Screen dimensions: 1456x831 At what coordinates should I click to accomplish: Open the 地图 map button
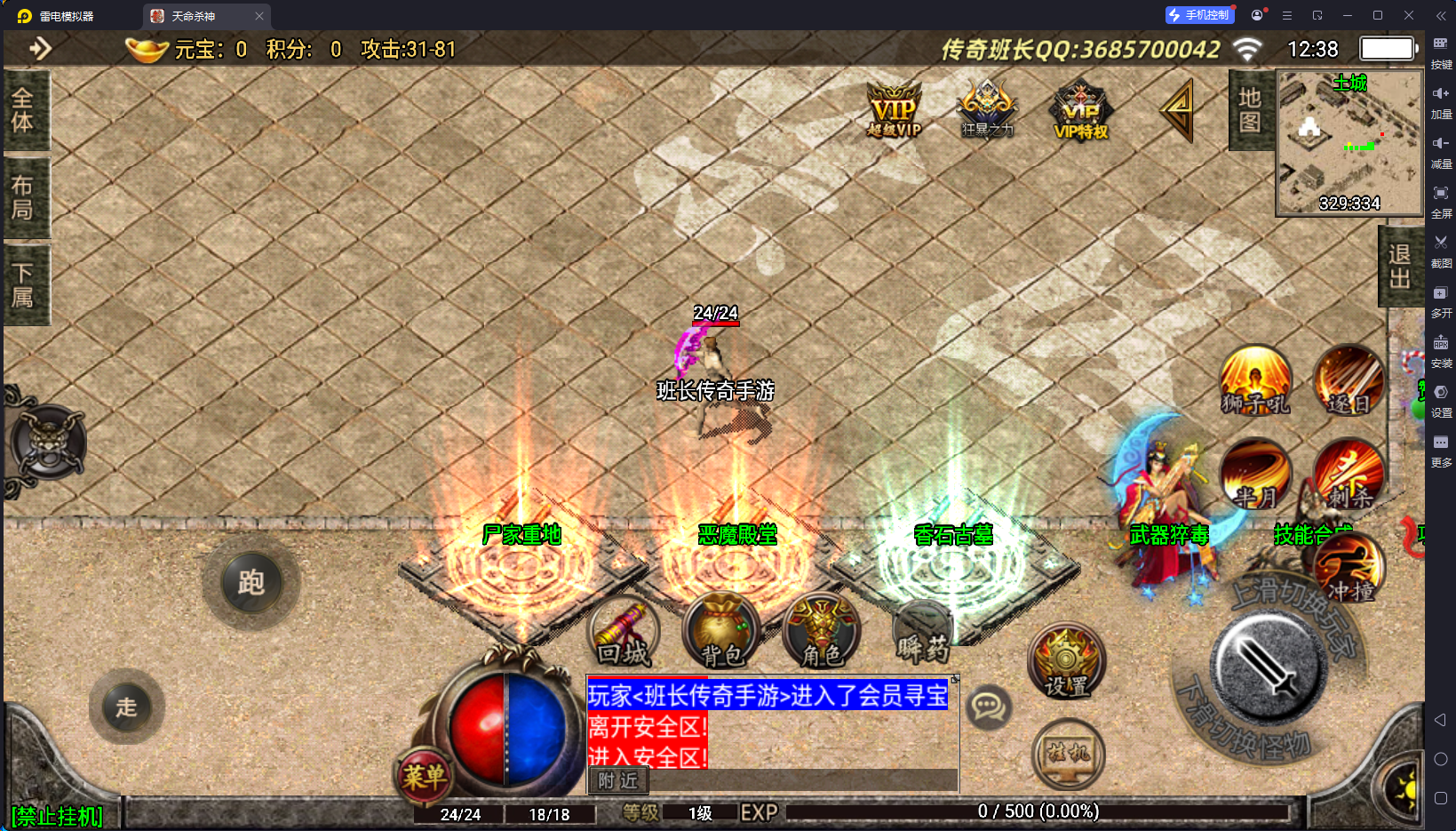1250,110
